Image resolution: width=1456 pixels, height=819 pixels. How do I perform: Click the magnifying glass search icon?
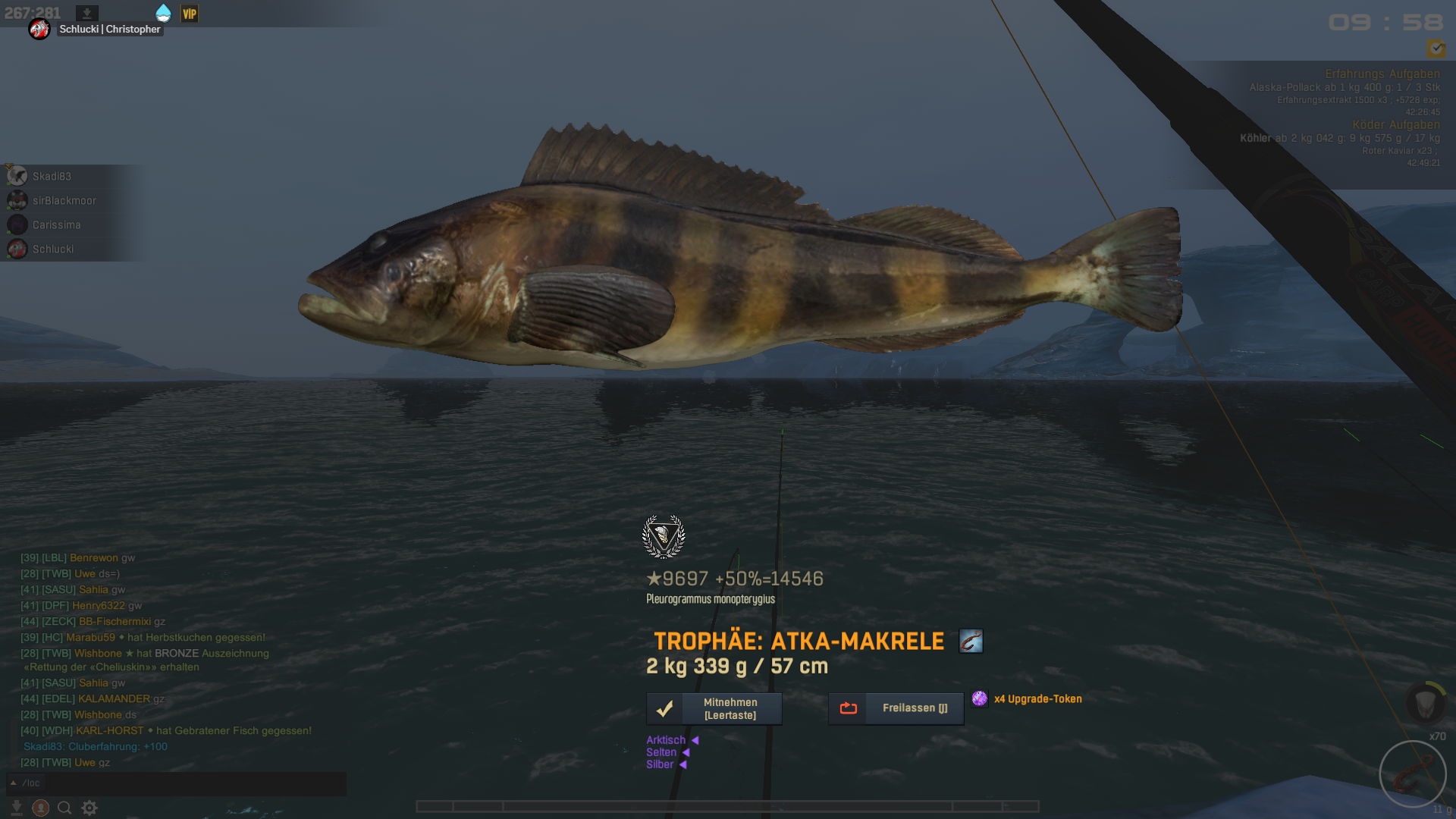click(64, 808)
